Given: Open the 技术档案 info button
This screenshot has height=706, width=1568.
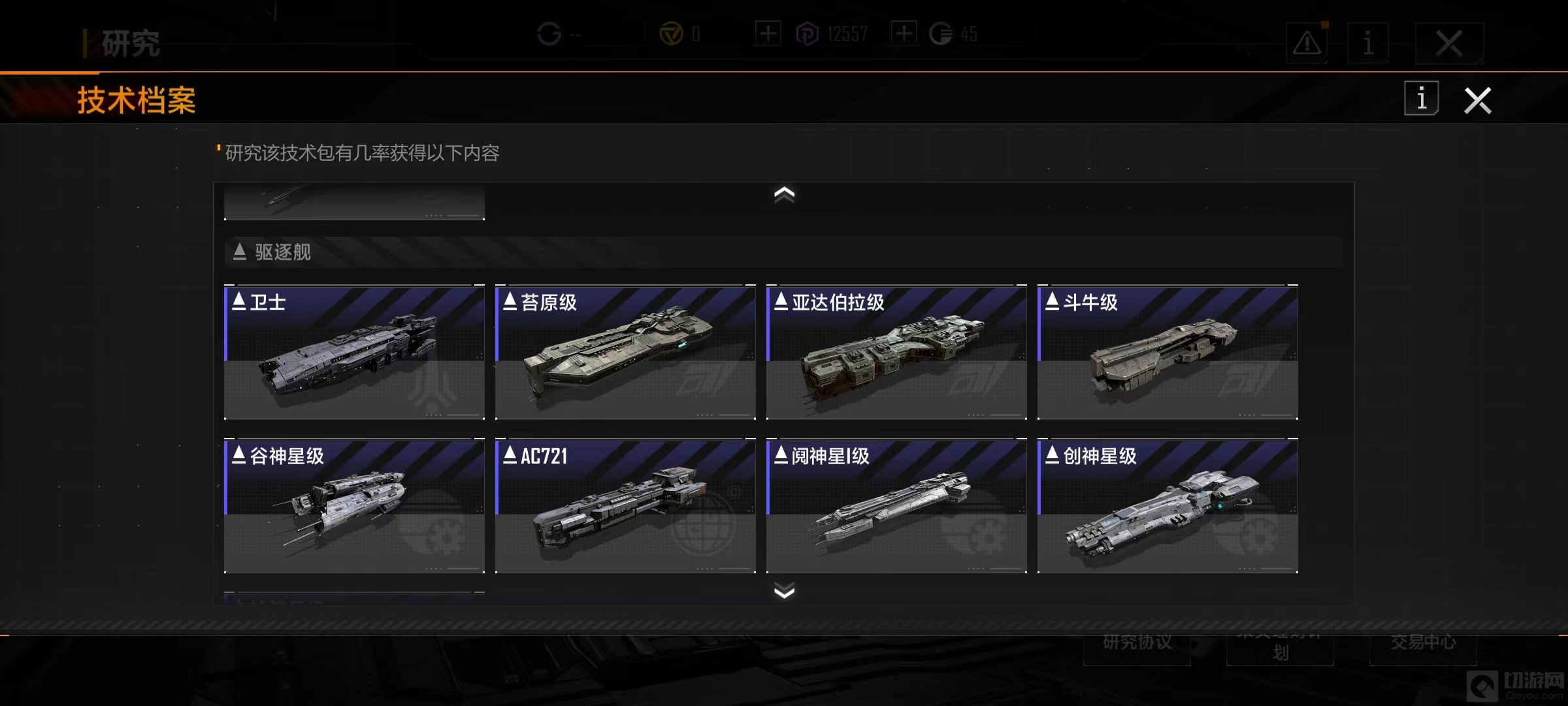Looking at the screenshot, I should pos(1421,99).
